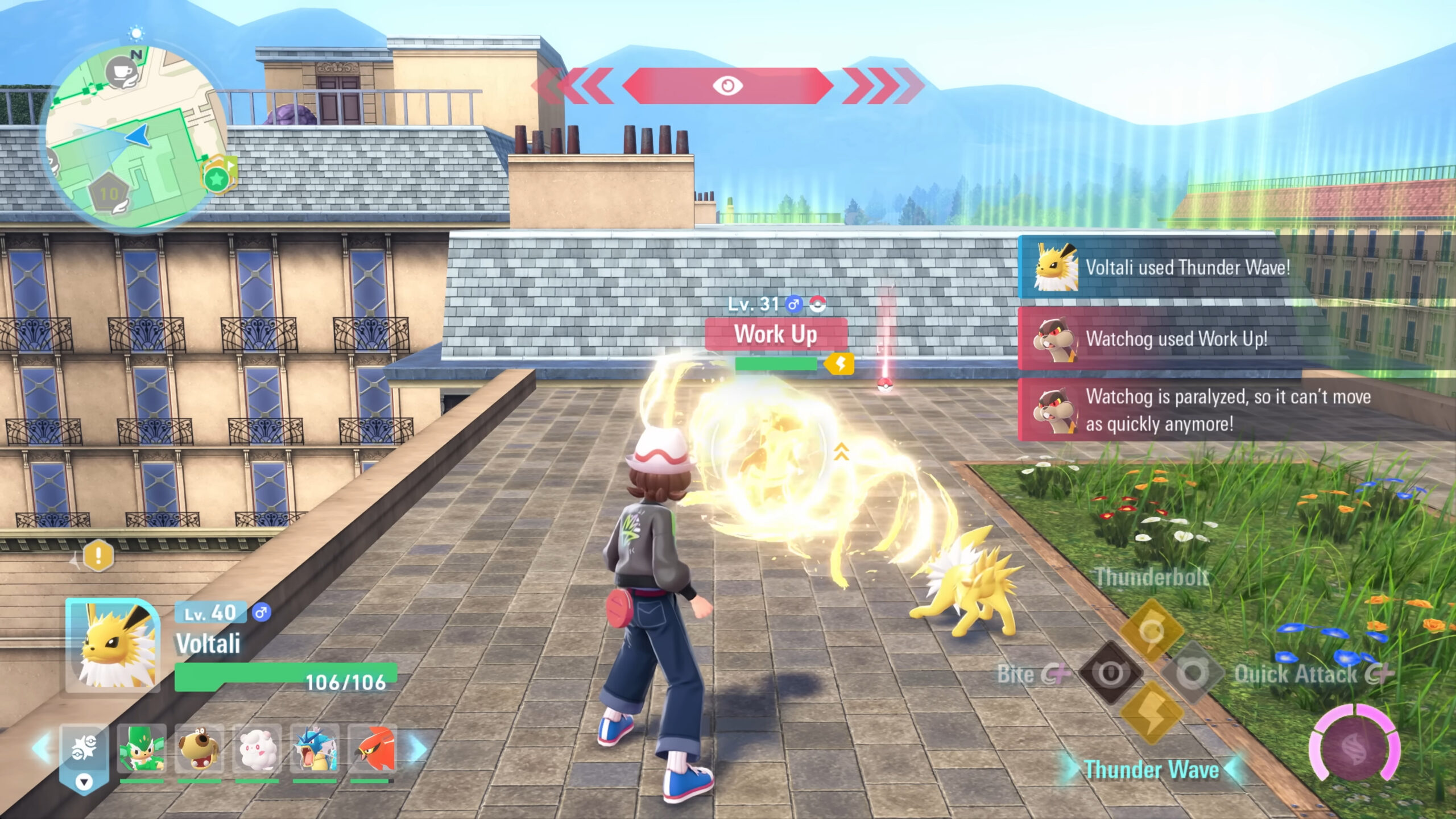Select the red Talonflame party slot
This screenshot has height=819, width=1456.
pyautogui.click(x=373, y=750)
